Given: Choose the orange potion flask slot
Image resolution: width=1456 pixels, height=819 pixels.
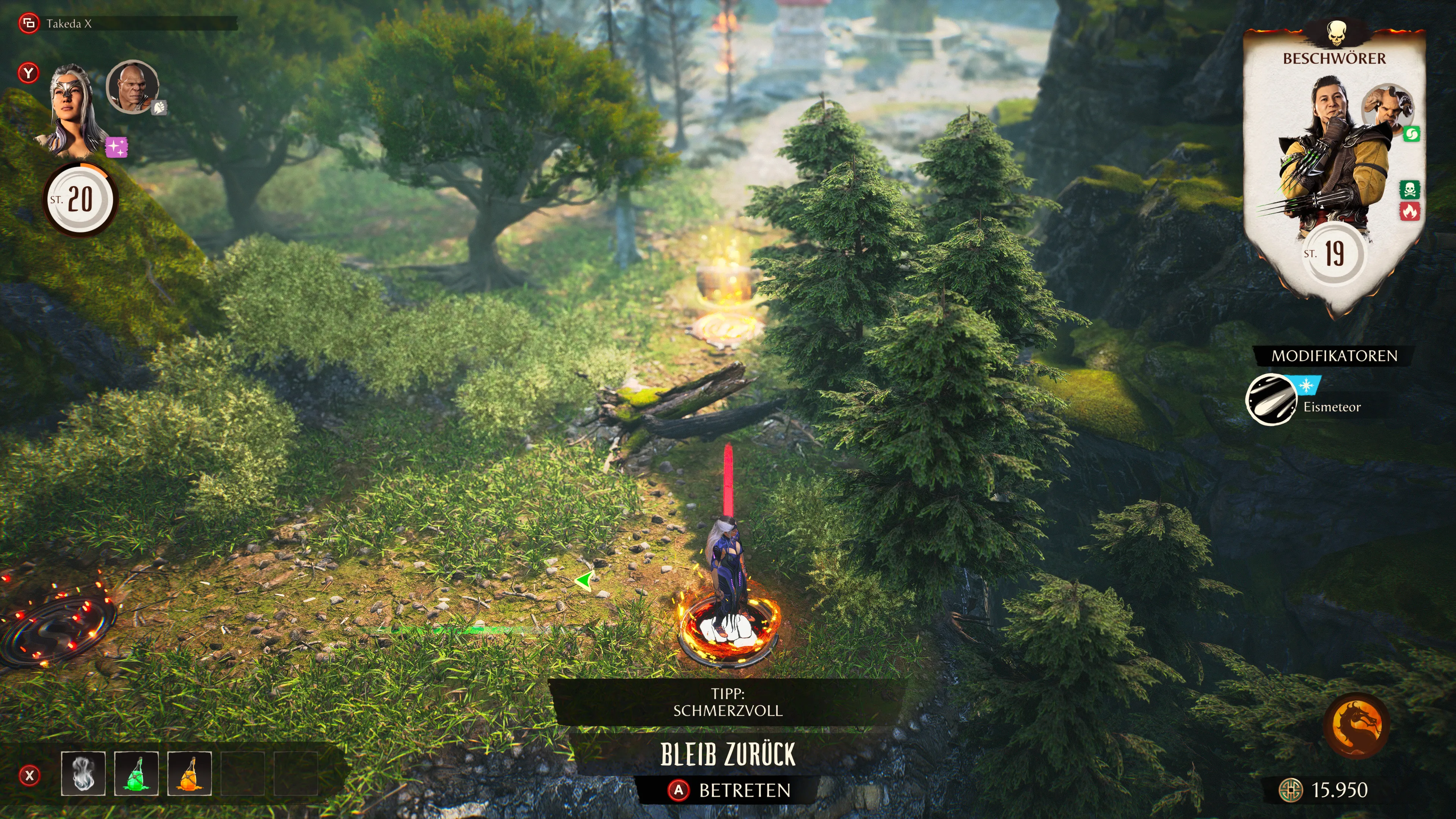Looking at the screenshot, I should coord(189,773).
